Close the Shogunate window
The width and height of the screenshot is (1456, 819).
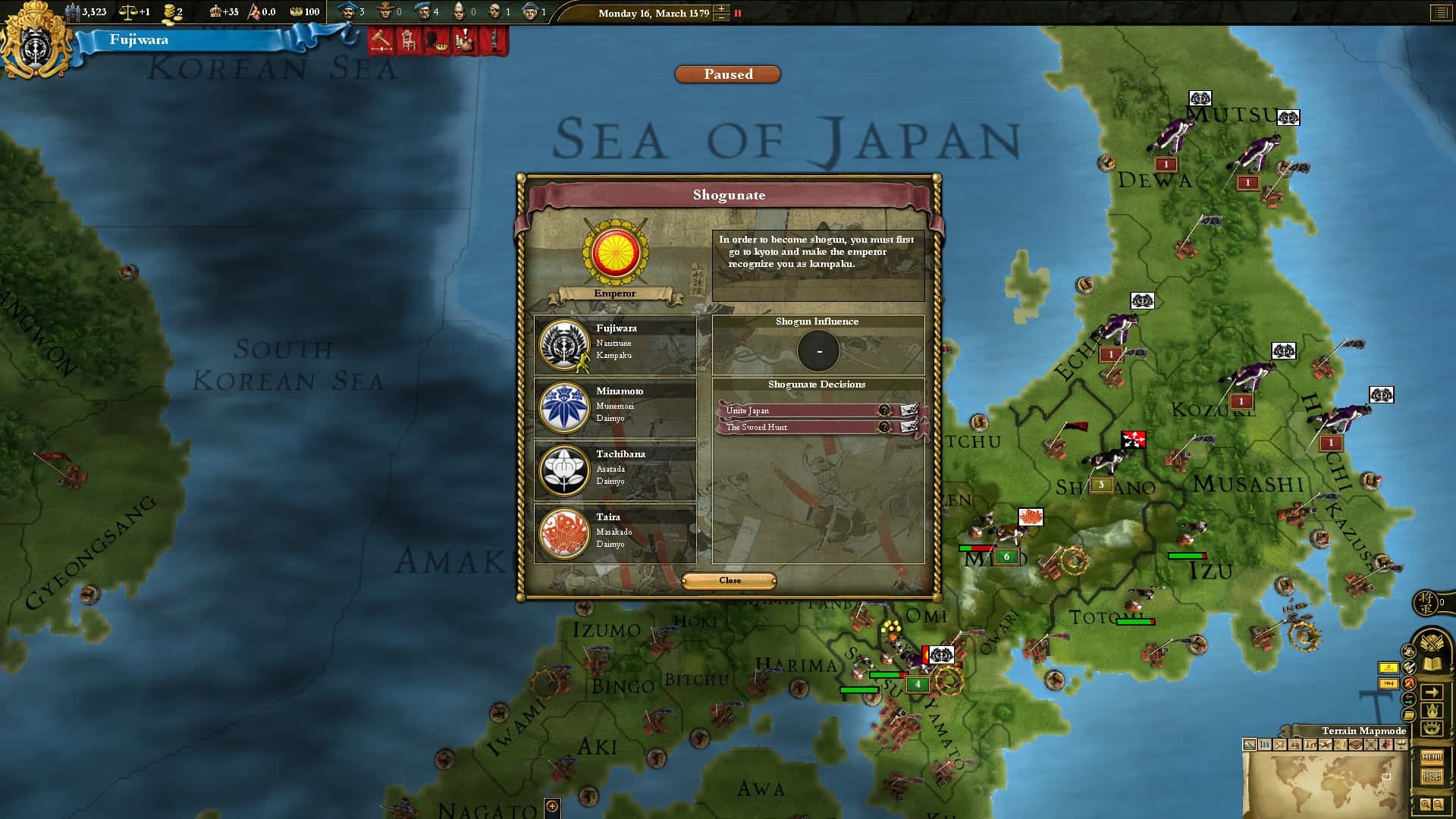point(729,580)
